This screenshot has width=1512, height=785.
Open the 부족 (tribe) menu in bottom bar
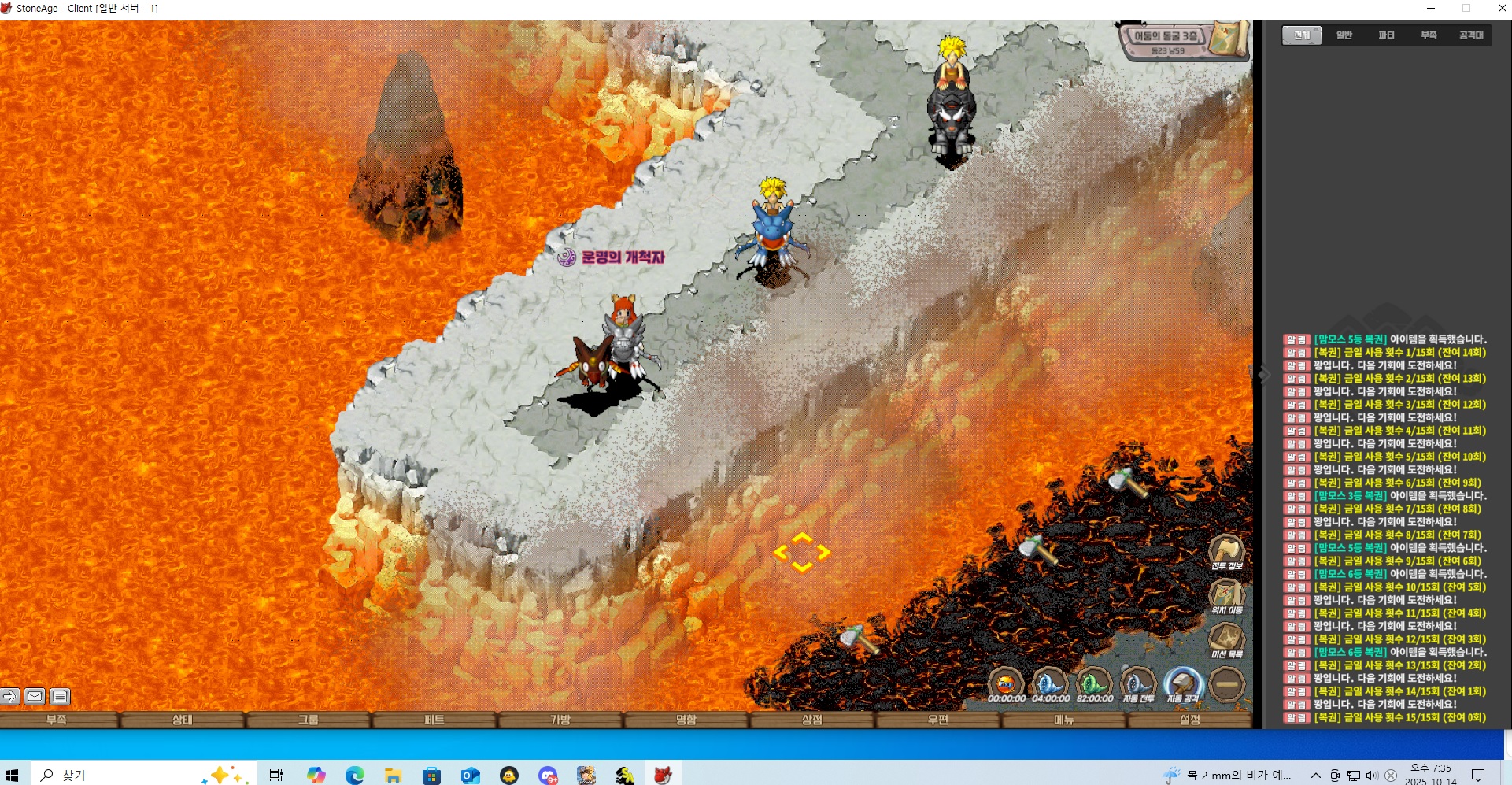tap(57, 720)
